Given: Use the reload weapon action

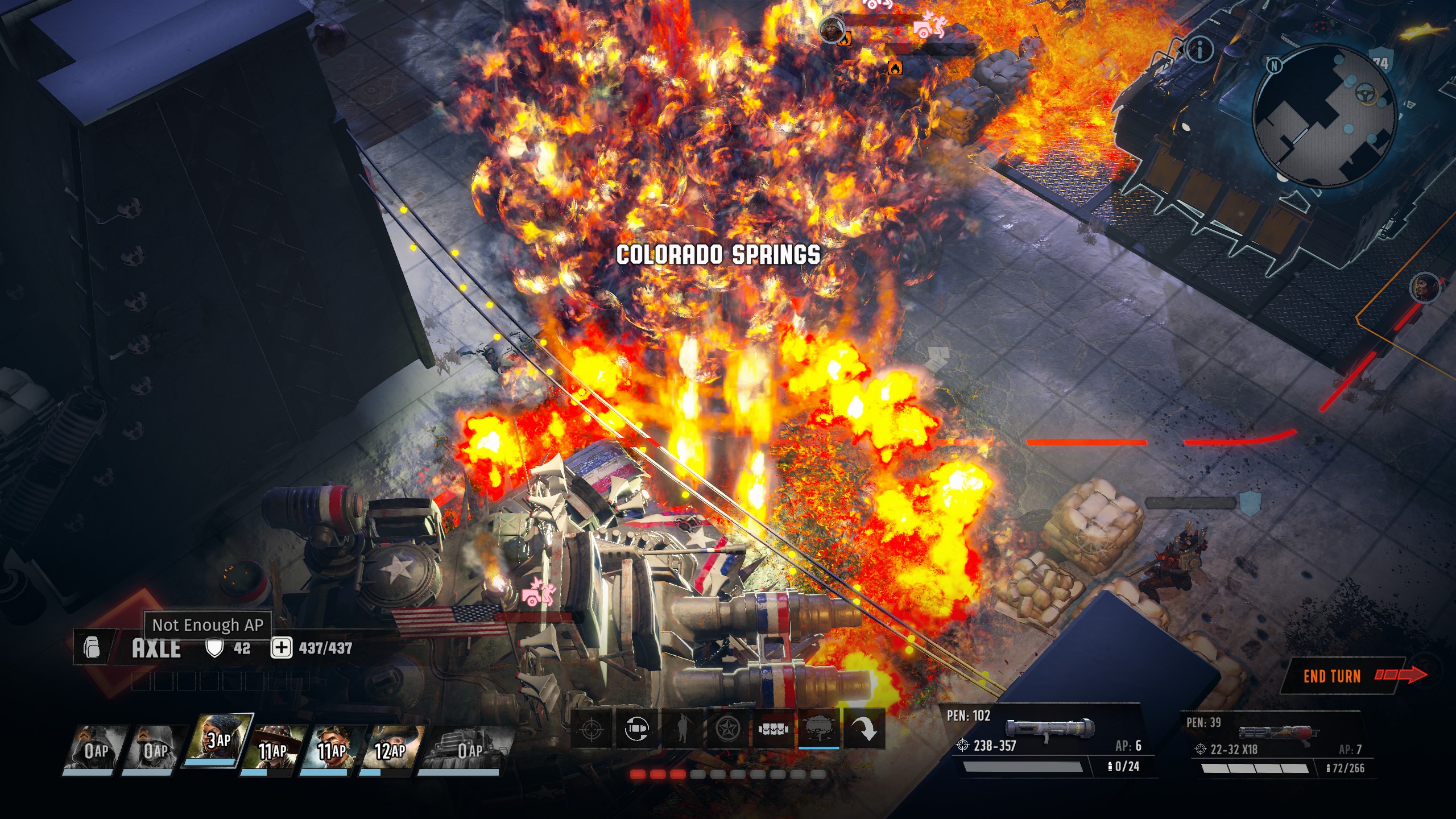Looking at the screenshot, I should tap(636, 729).
